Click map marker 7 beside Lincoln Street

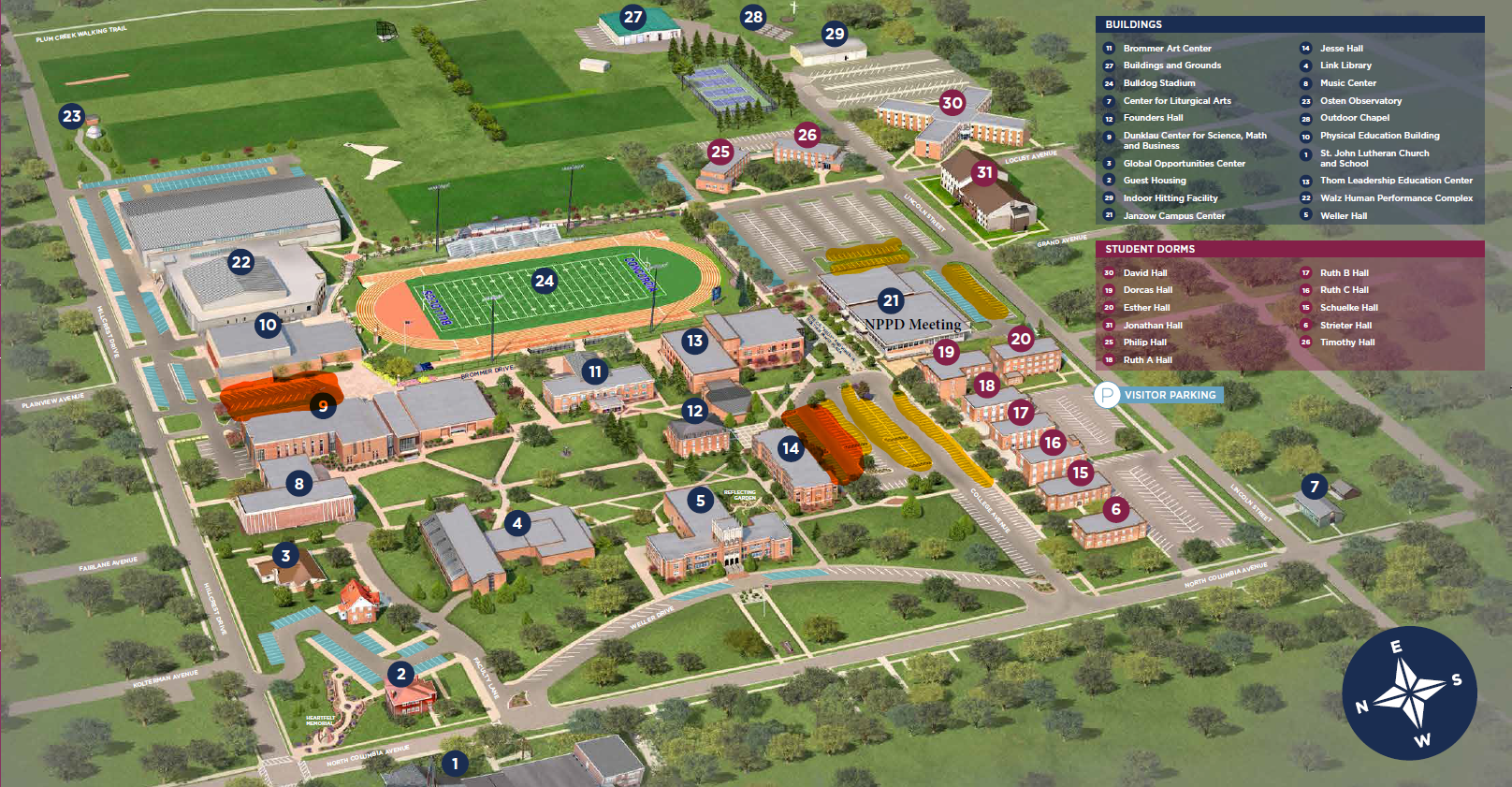tap(1315, 486)
